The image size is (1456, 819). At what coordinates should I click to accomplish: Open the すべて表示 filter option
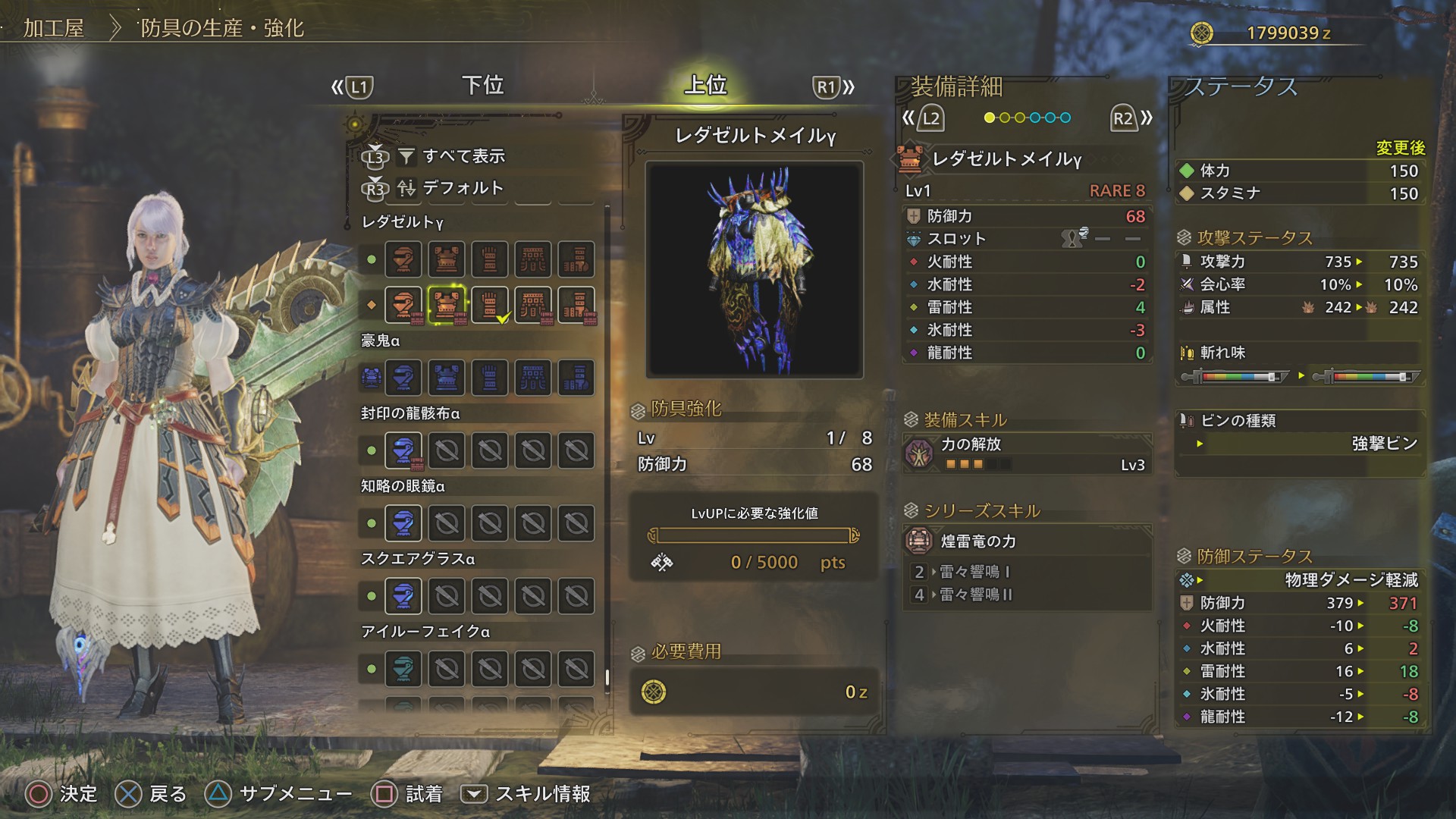pos(463,156)
